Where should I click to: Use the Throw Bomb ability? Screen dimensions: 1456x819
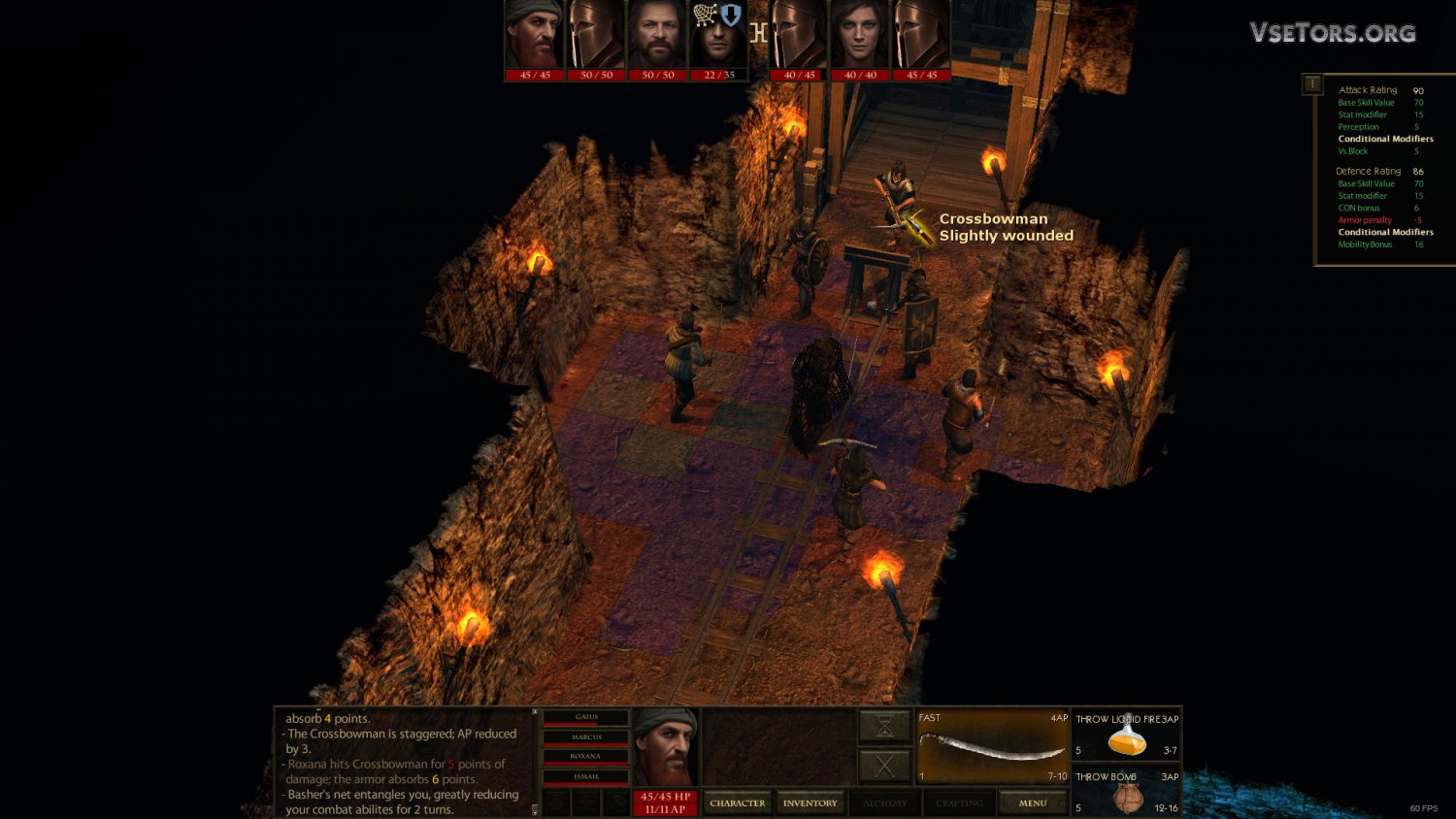tap(1126, 792)
